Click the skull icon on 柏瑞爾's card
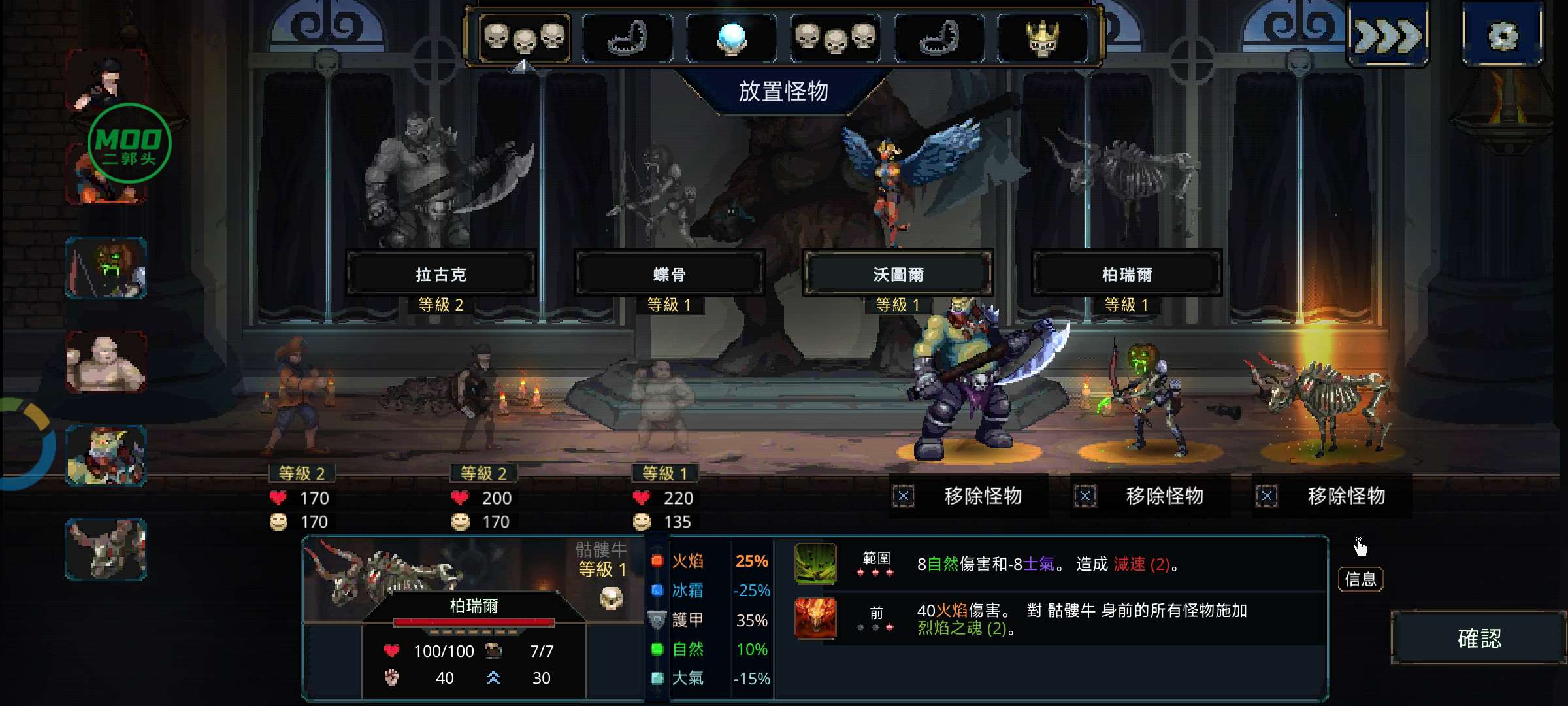 611,597
